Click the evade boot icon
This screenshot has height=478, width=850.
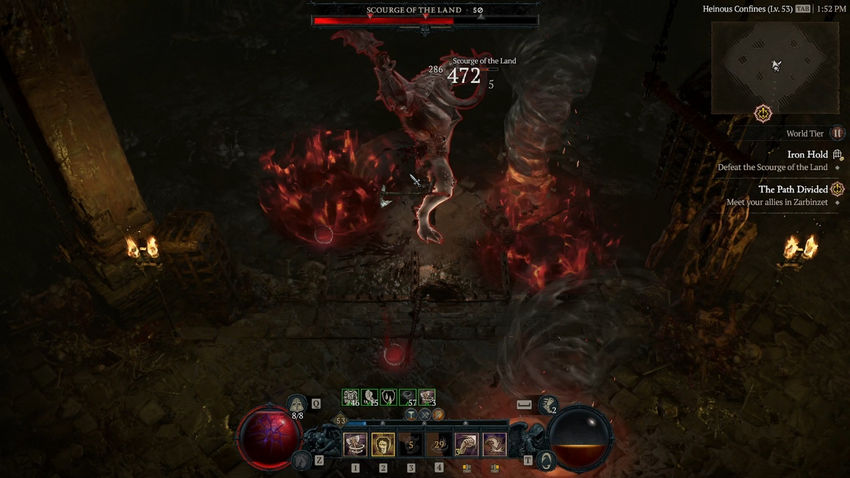(x=549, y=404)
